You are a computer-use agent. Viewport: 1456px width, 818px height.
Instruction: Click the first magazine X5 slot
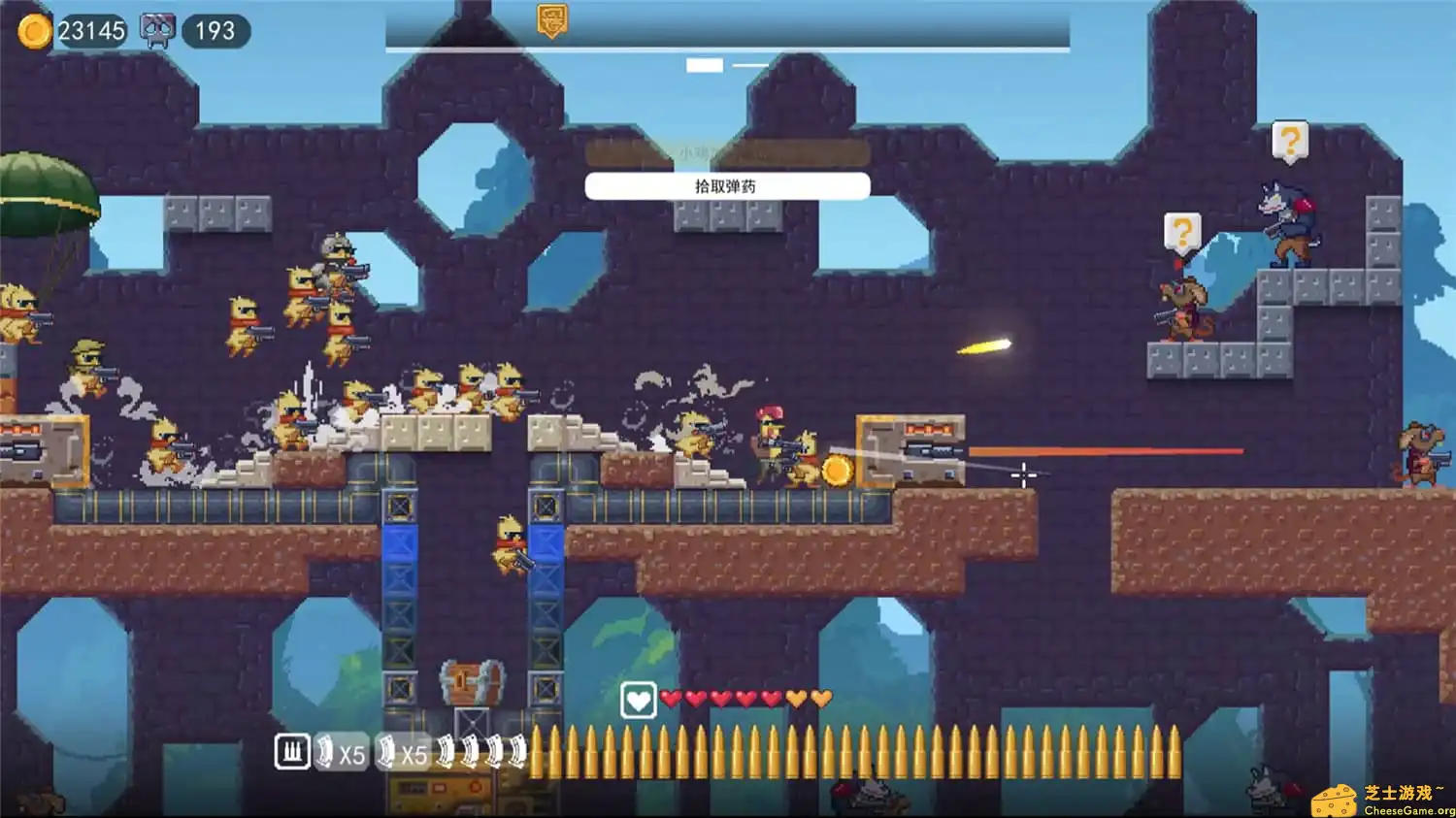tap(339, 750)
